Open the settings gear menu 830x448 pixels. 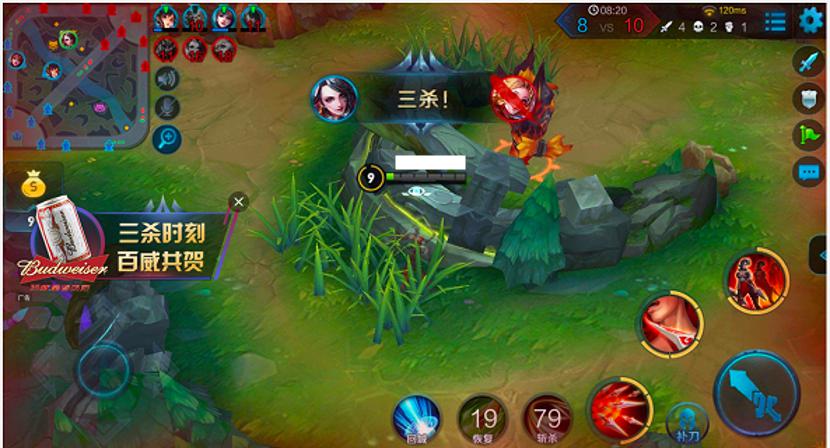(x=811, y=20)
